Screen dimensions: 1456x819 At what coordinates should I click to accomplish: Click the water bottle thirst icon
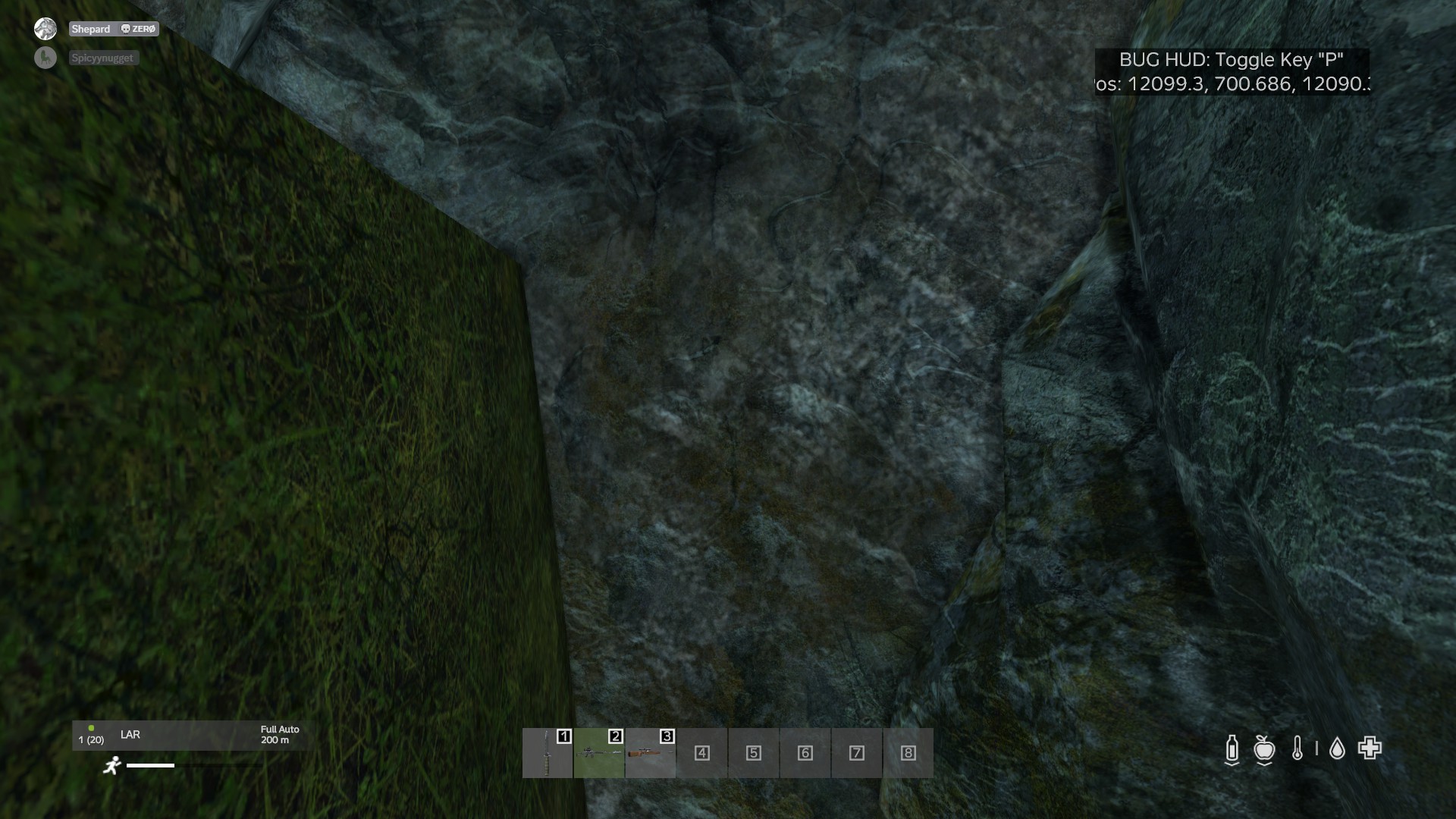click(1232, 749)
